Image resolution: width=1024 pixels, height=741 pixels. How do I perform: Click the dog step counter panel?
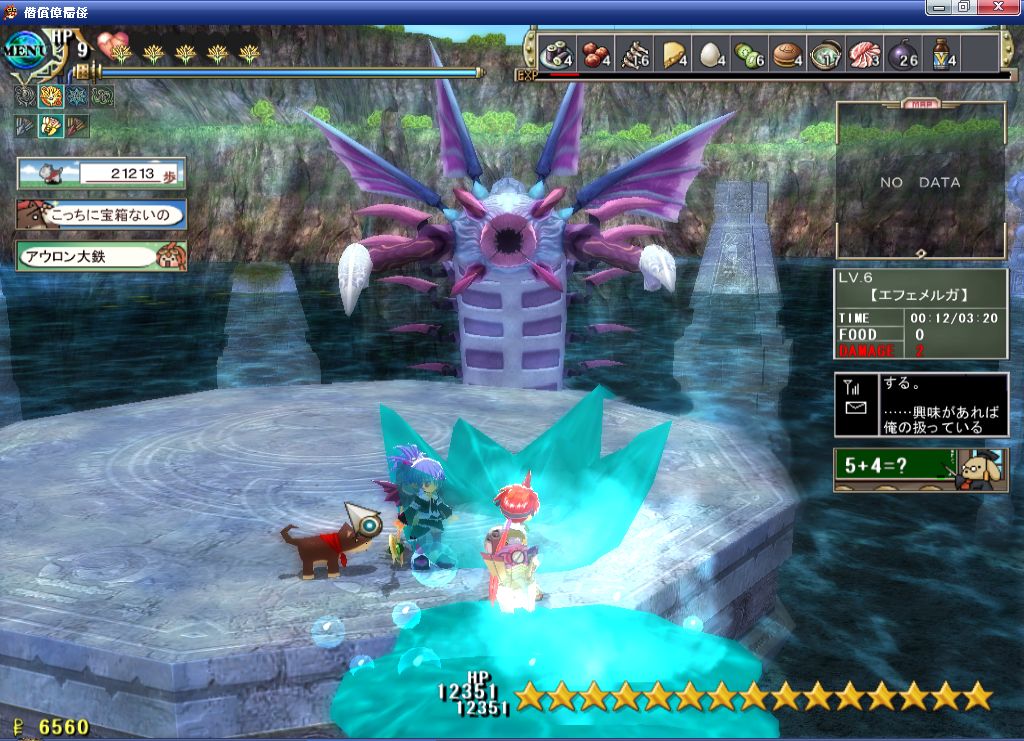pos(101,174)
